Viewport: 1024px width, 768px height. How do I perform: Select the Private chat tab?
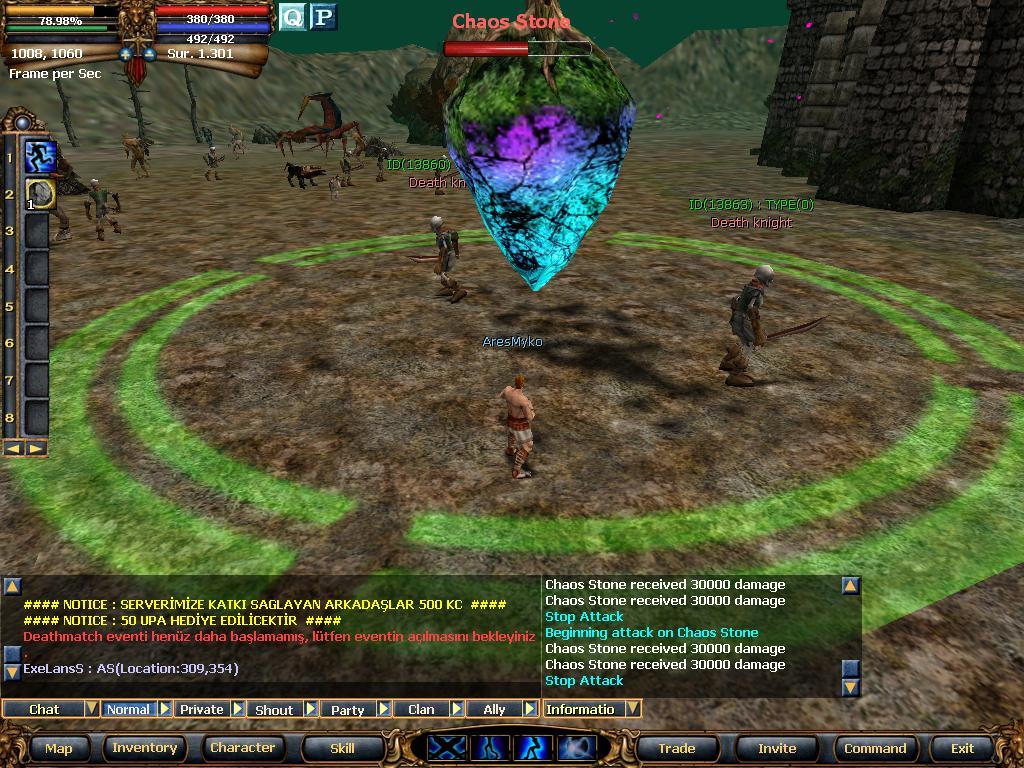[201, 709]
